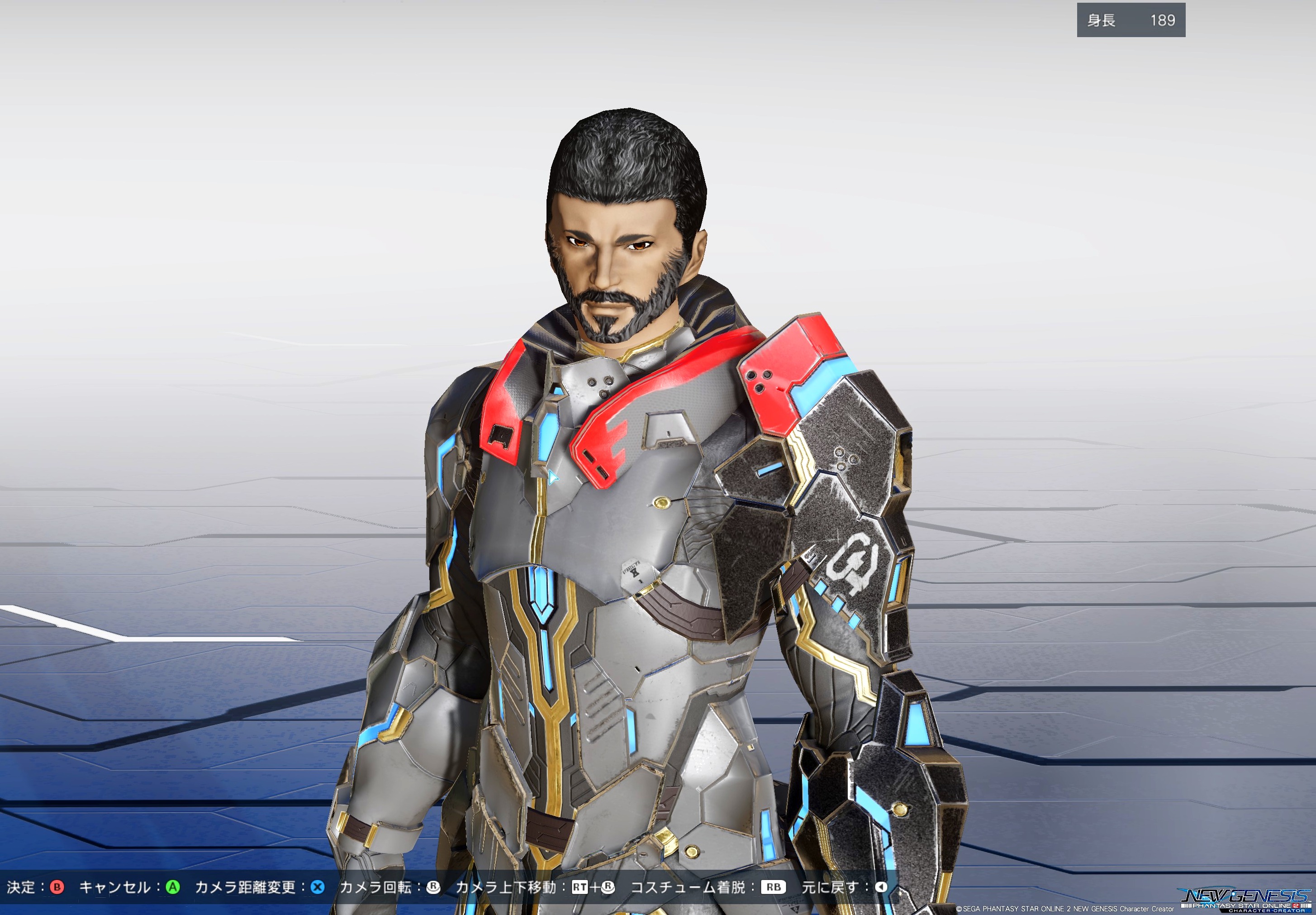Click the left-arrow 元に戻す undo icon

(883, 887)
